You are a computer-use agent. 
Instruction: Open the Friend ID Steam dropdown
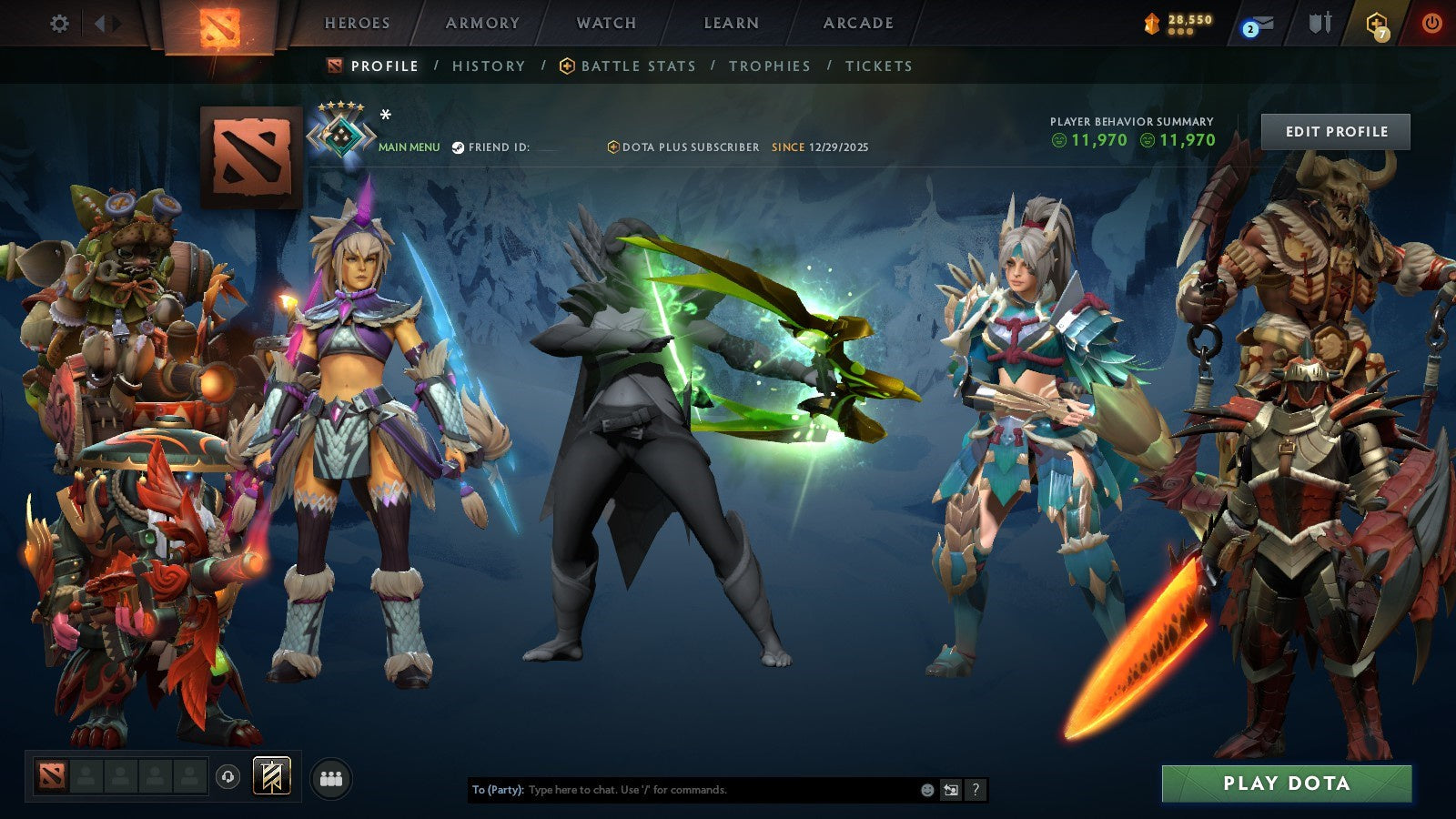point(458,147)
